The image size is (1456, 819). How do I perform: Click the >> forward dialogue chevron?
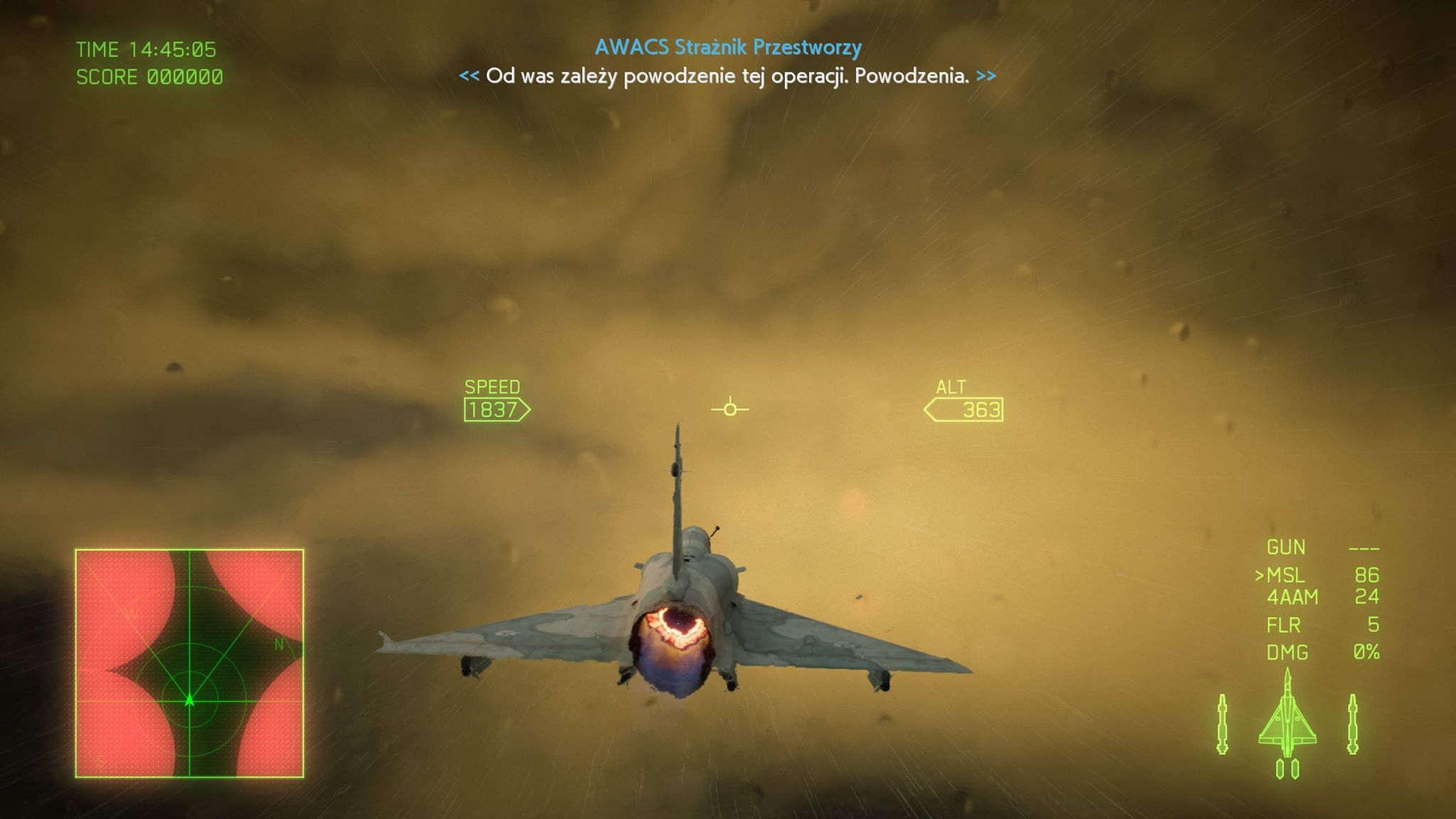[x=987, y=75]
